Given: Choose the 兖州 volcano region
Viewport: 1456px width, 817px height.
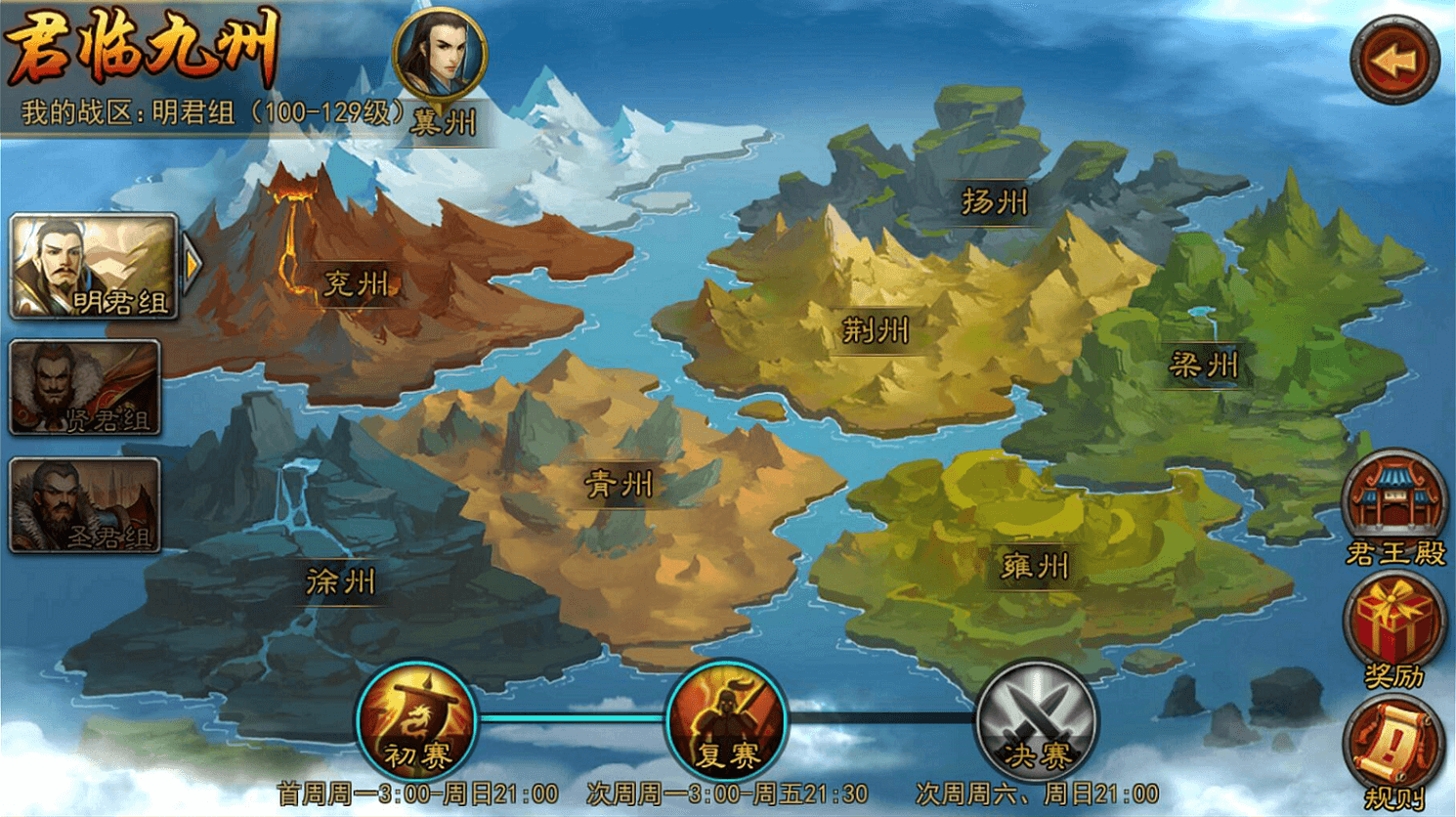Looking at the screenshot, I should tap(357, 284).
